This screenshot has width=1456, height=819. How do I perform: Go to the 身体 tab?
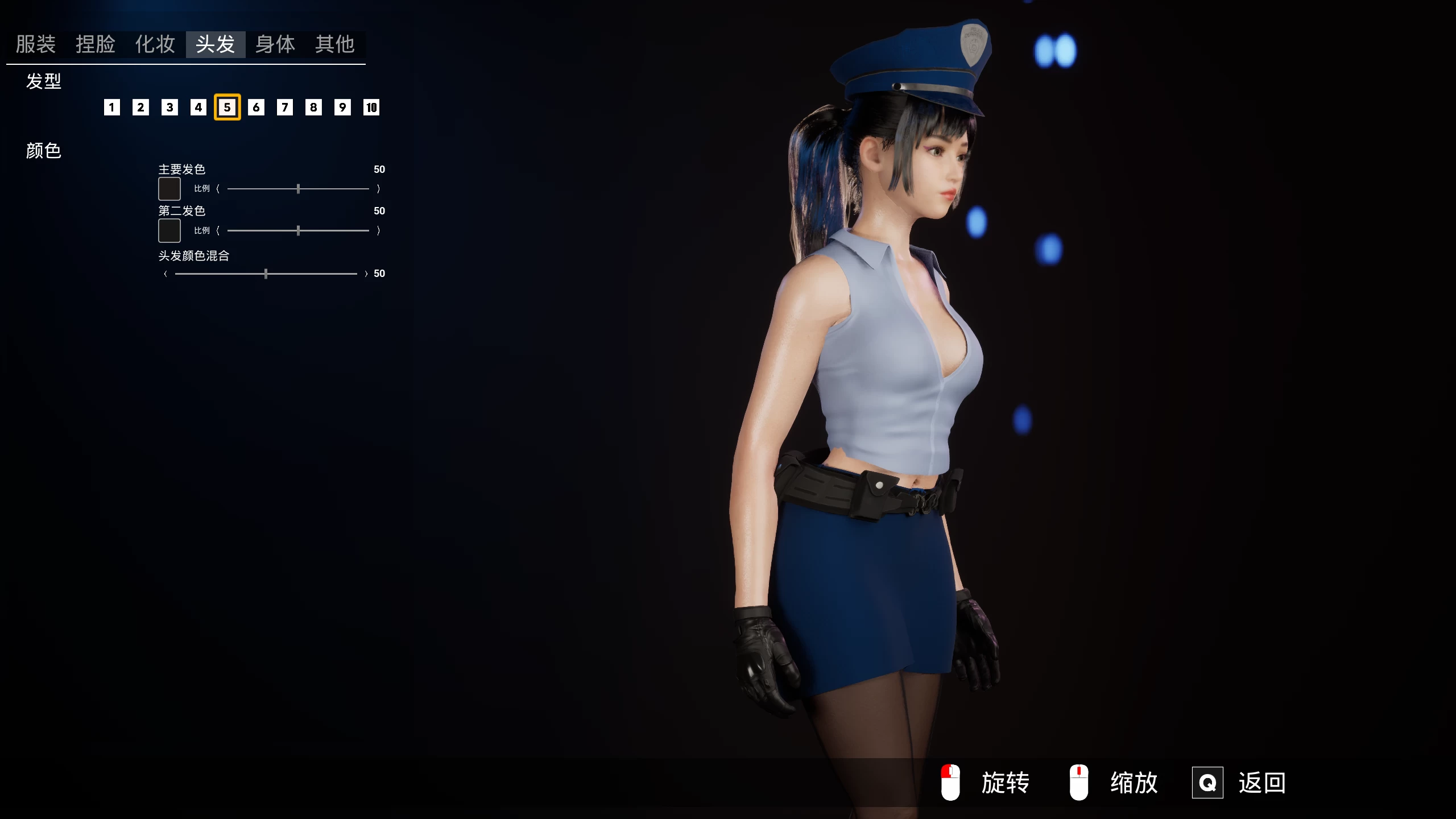275,44
